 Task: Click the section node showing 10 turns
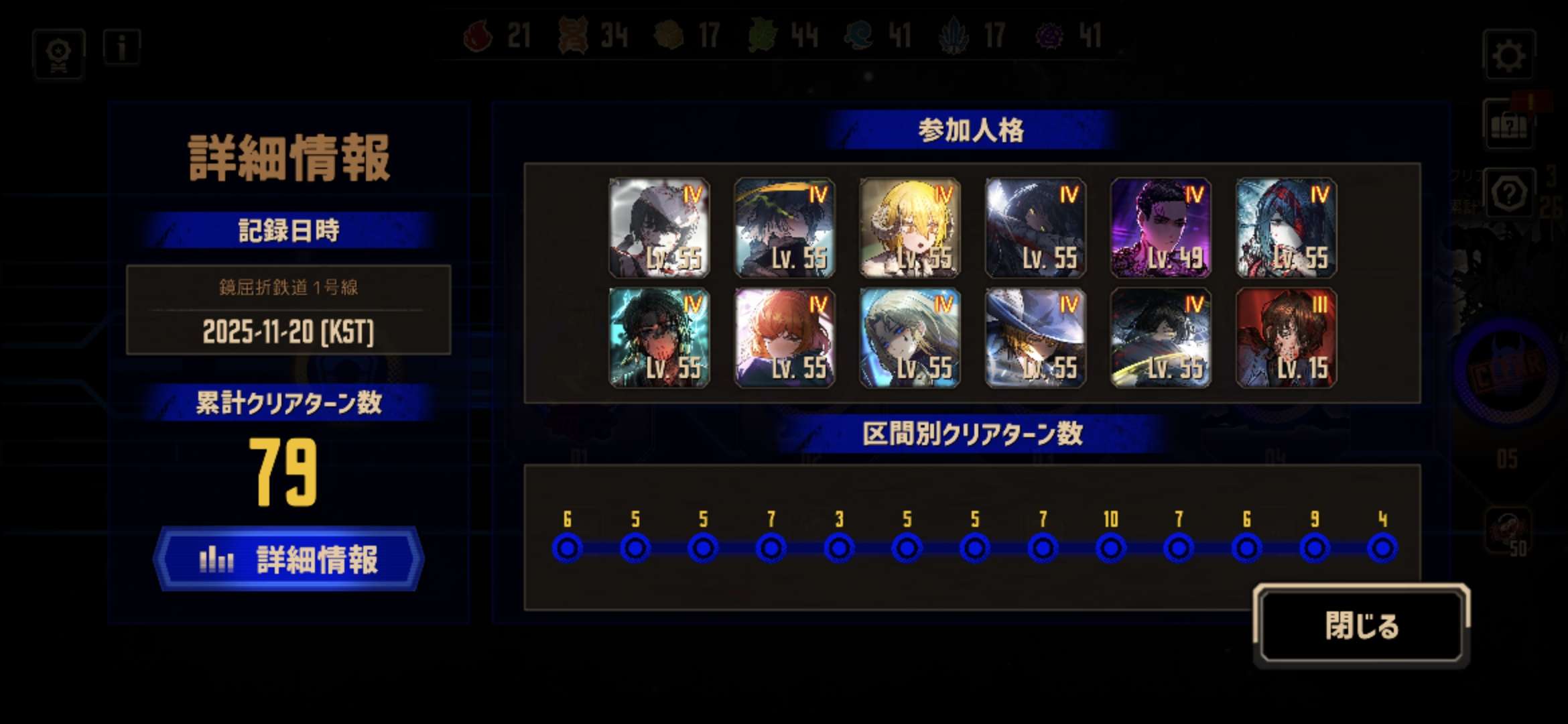click(1110, 548)
